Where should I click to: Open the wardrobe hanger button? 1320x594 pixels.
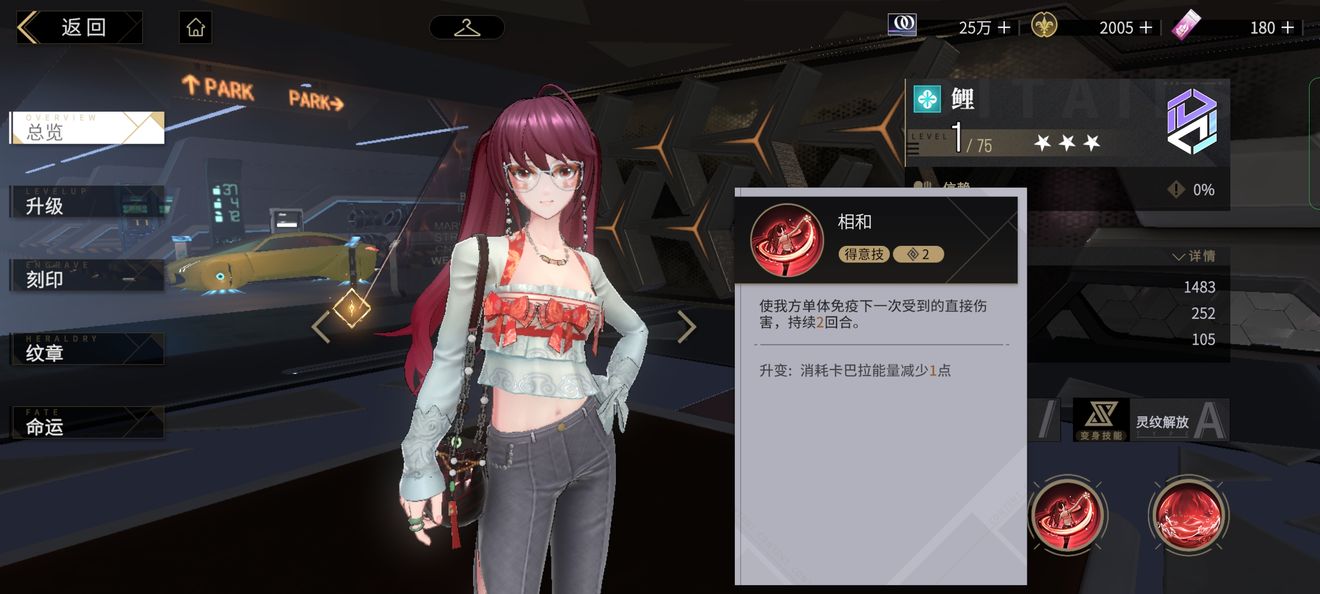click(466, 27)
